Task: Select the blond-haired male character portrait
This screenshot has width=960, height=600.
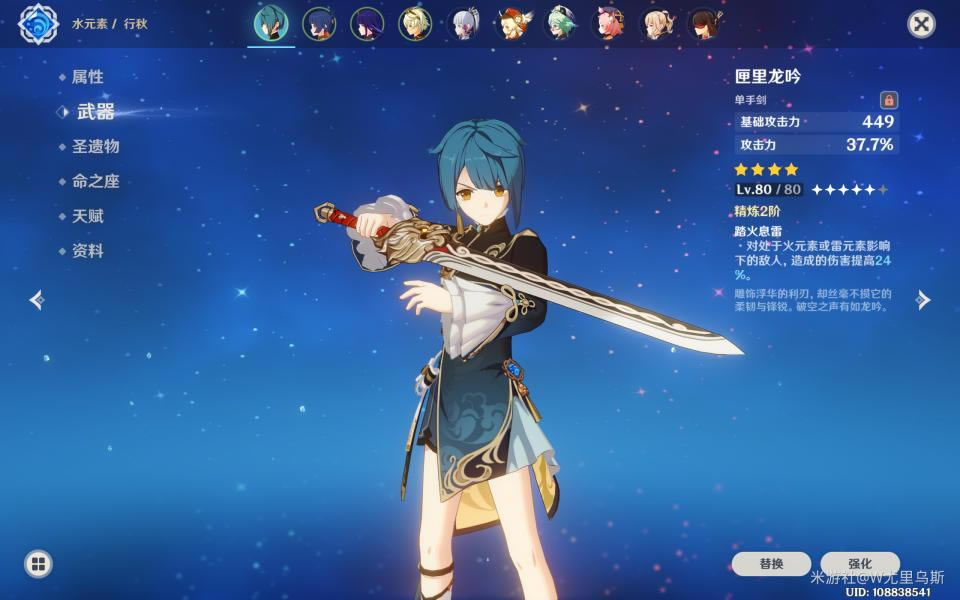Action: tap(415, 24)
